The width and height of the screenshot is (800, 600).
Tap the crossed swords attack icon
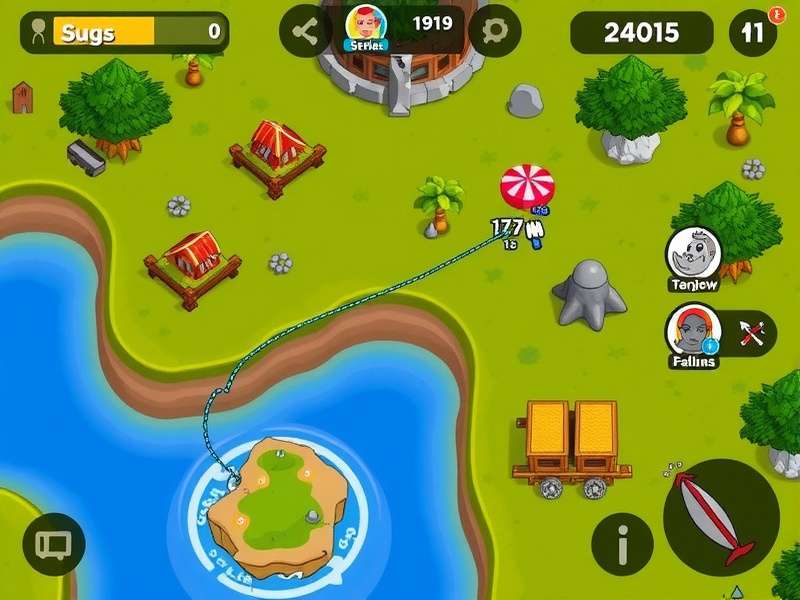(x=753, y=332)
